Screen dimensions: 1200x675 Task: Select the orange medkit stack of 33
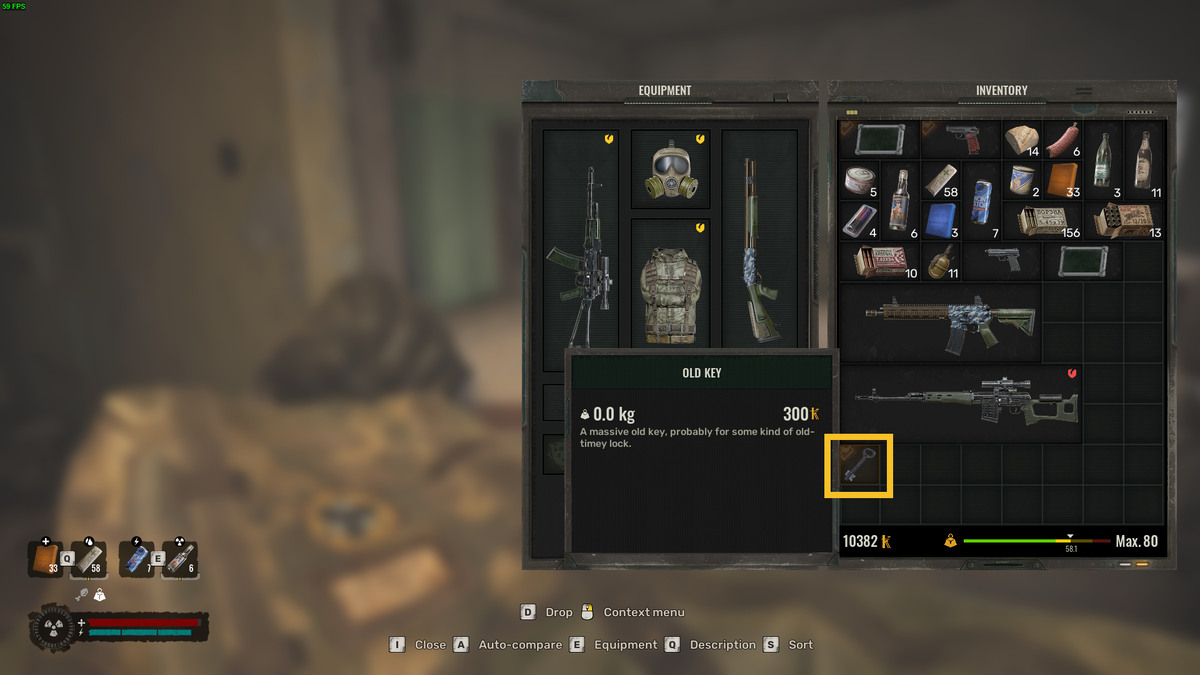1062,181
